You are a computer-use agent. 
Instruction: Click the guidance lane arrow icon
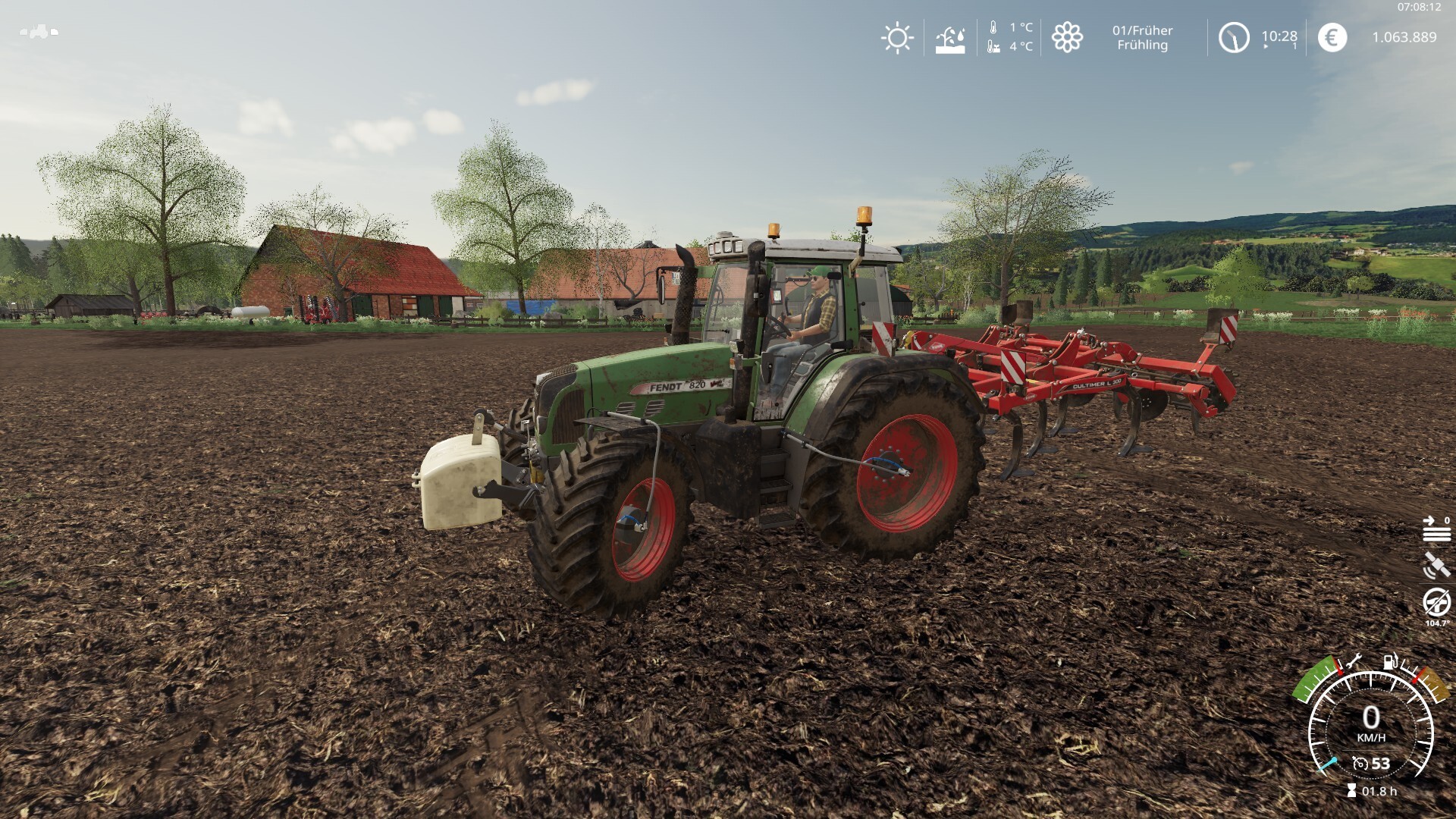pos(1436,529)
